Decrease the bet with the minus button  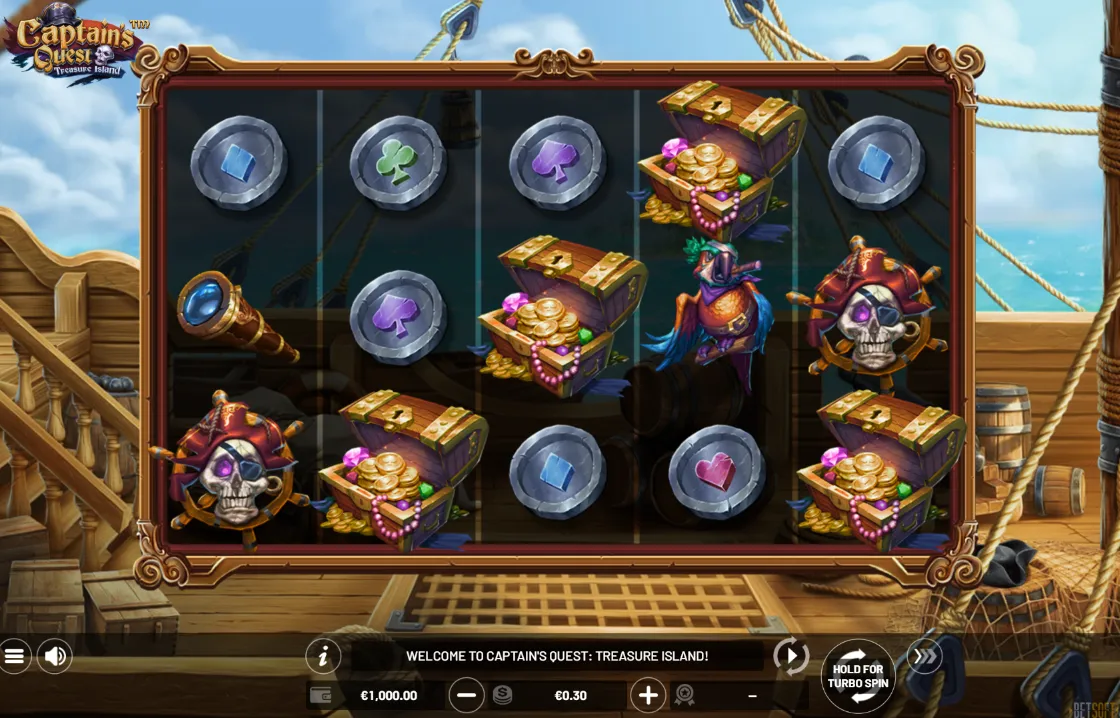click(466, 695)
